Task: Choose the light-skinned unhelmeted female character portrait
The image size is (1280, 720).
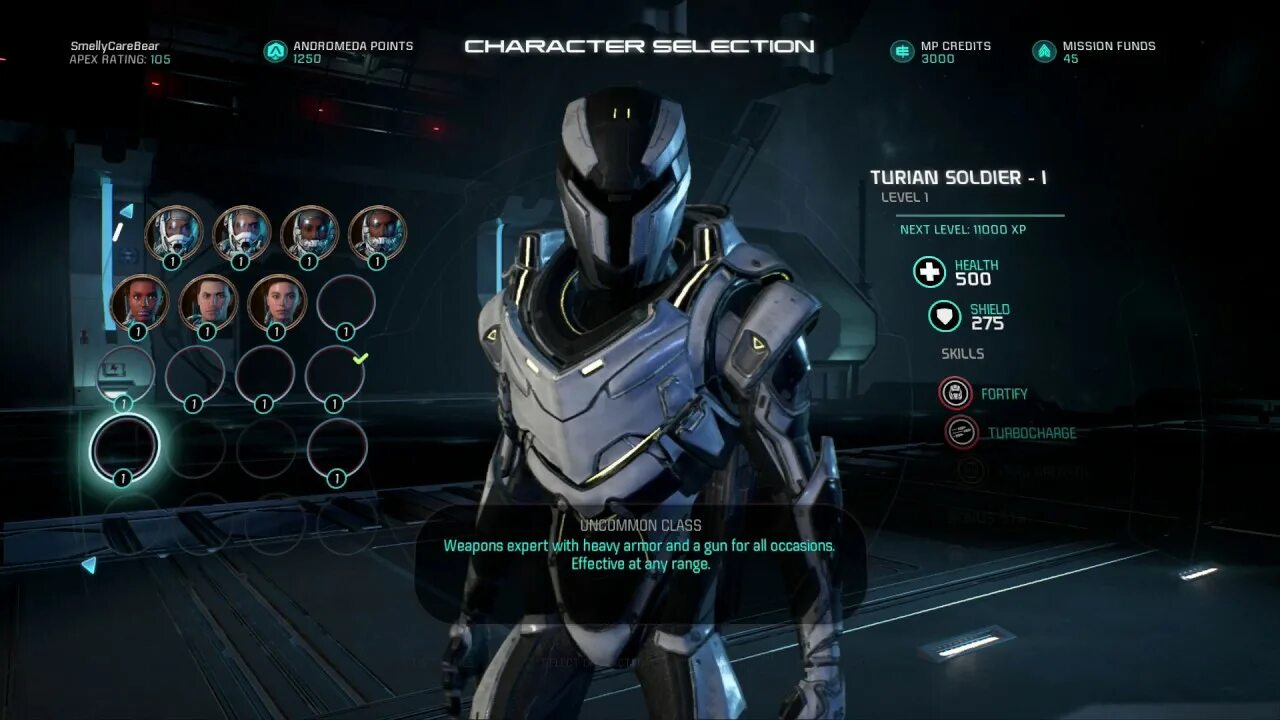Action: [277, 301]
